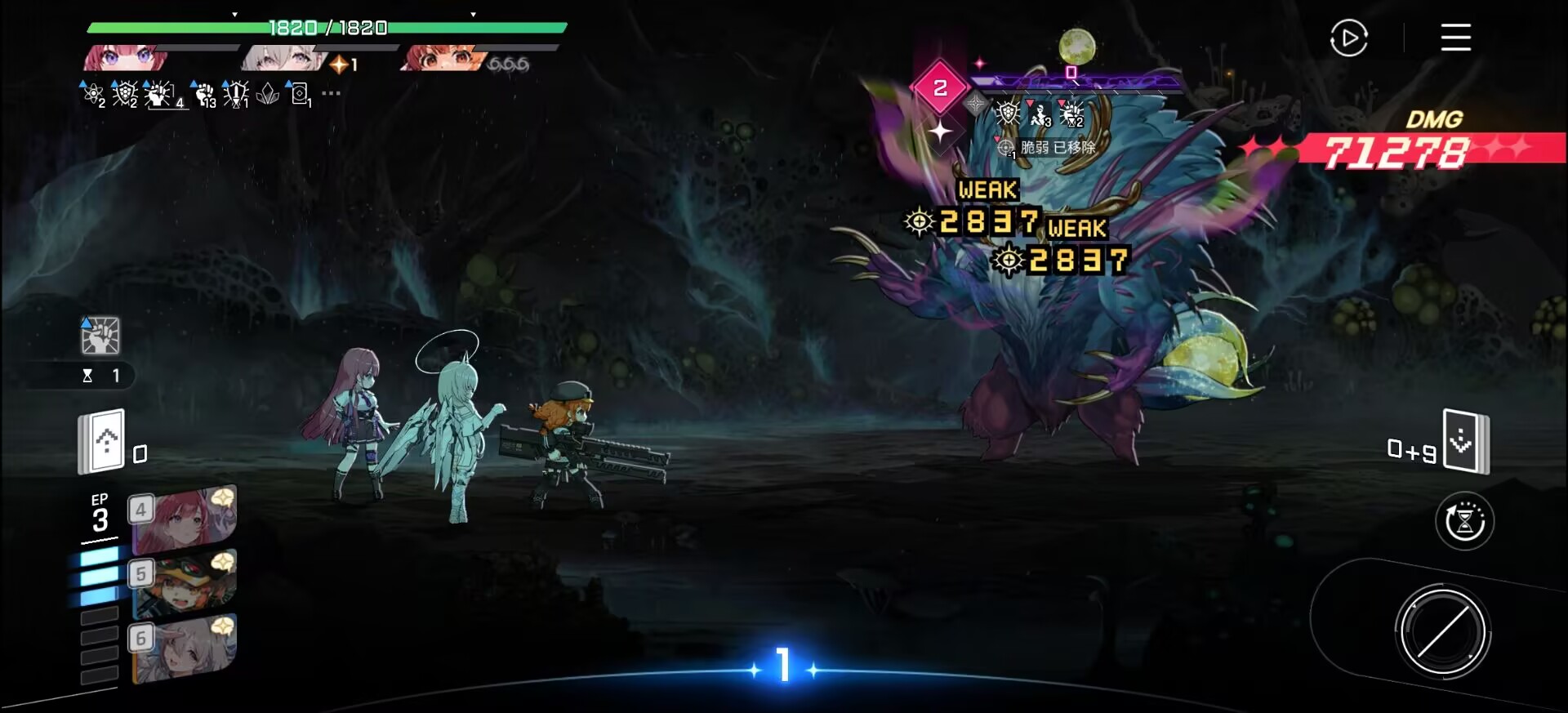Screen dimensions: 1568x713
Task: Inspect the enemy's pink diamond action counter
Action: point(940,87)
